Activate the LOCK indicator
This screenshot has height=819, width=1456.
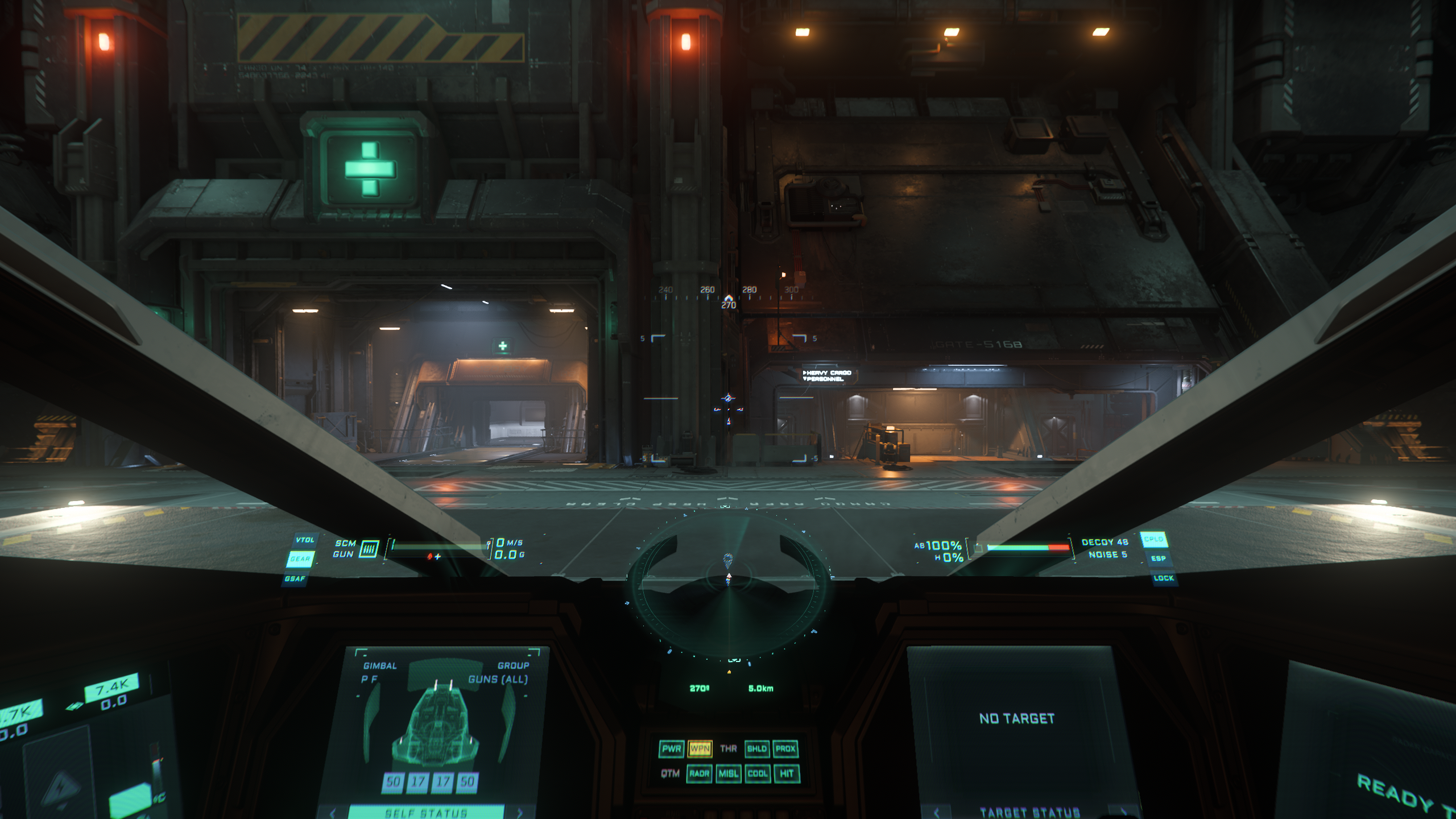click(x=1163, y=578)
